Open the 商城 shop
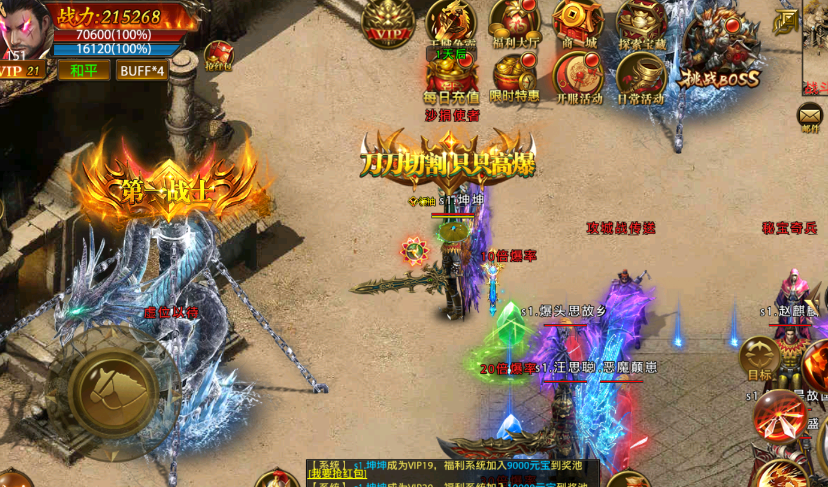This screenshot has height=487, width=828. (577, 22)
